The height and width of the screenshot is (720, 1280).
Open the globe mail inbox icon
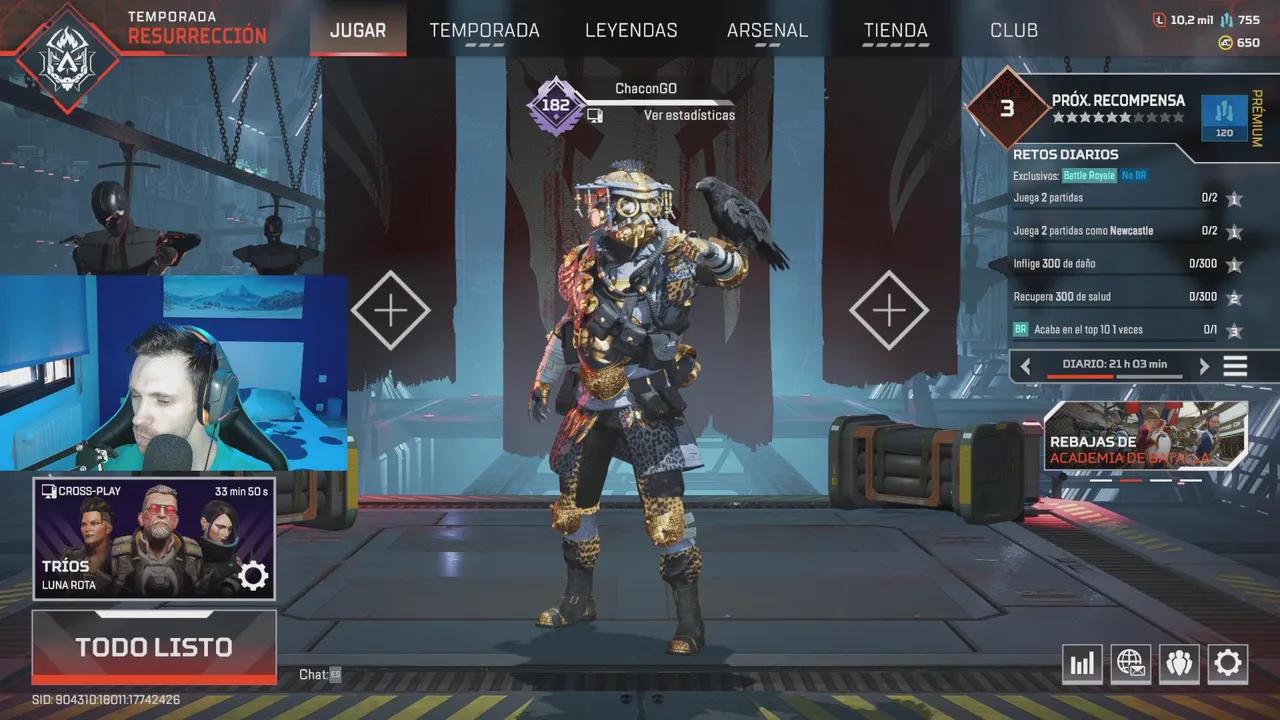point(1130,663)
